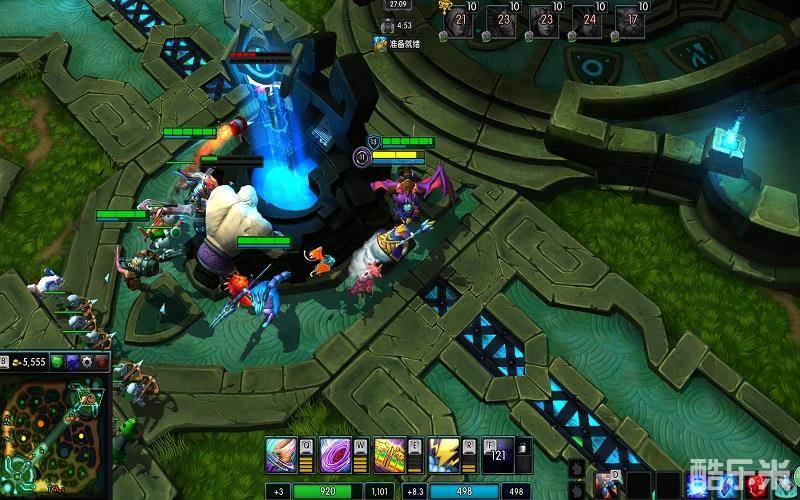Click the blue icon above the minimap

(72, 361)
